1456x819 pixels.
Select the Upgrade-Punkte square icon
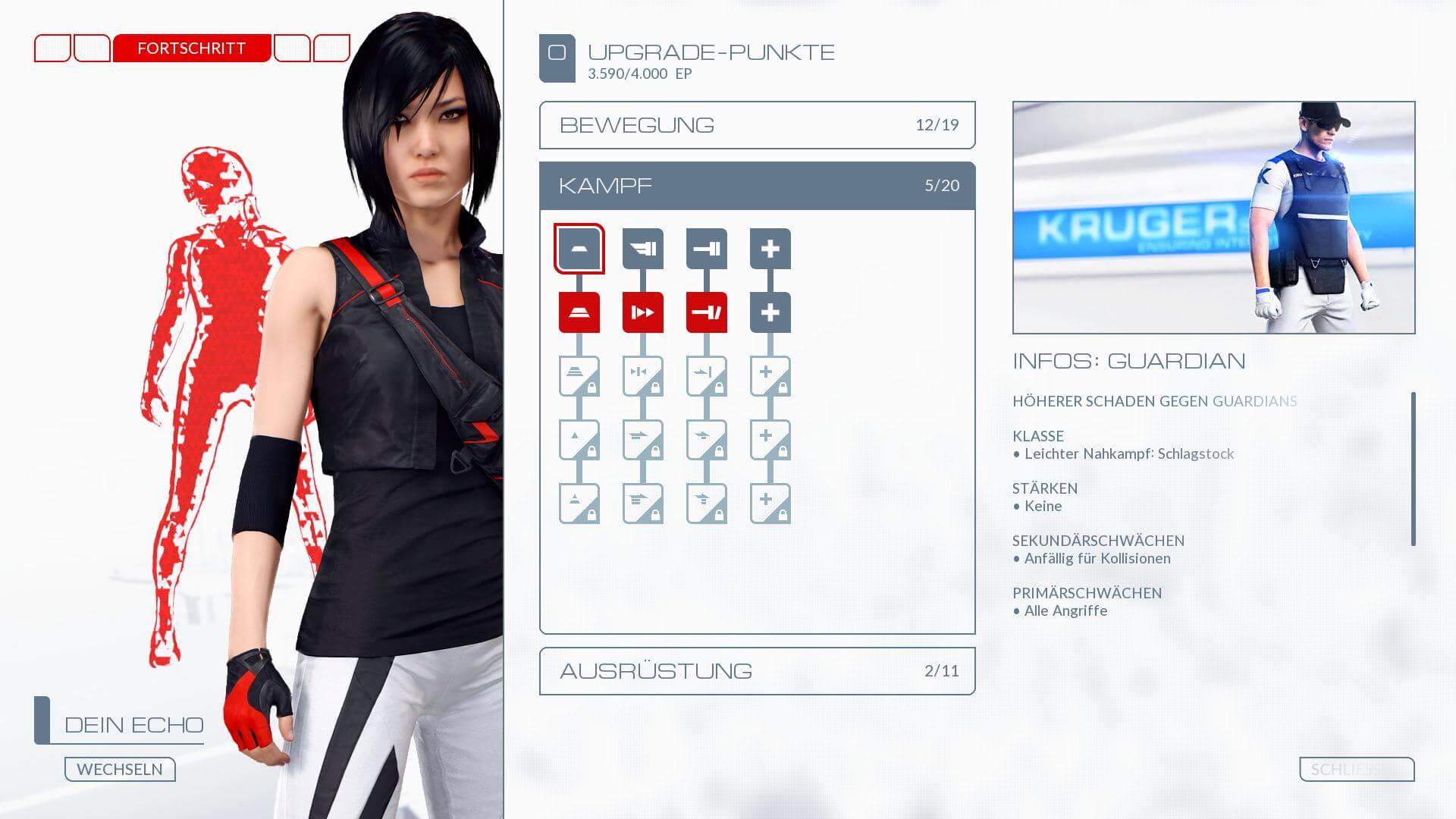coord(557,58)
